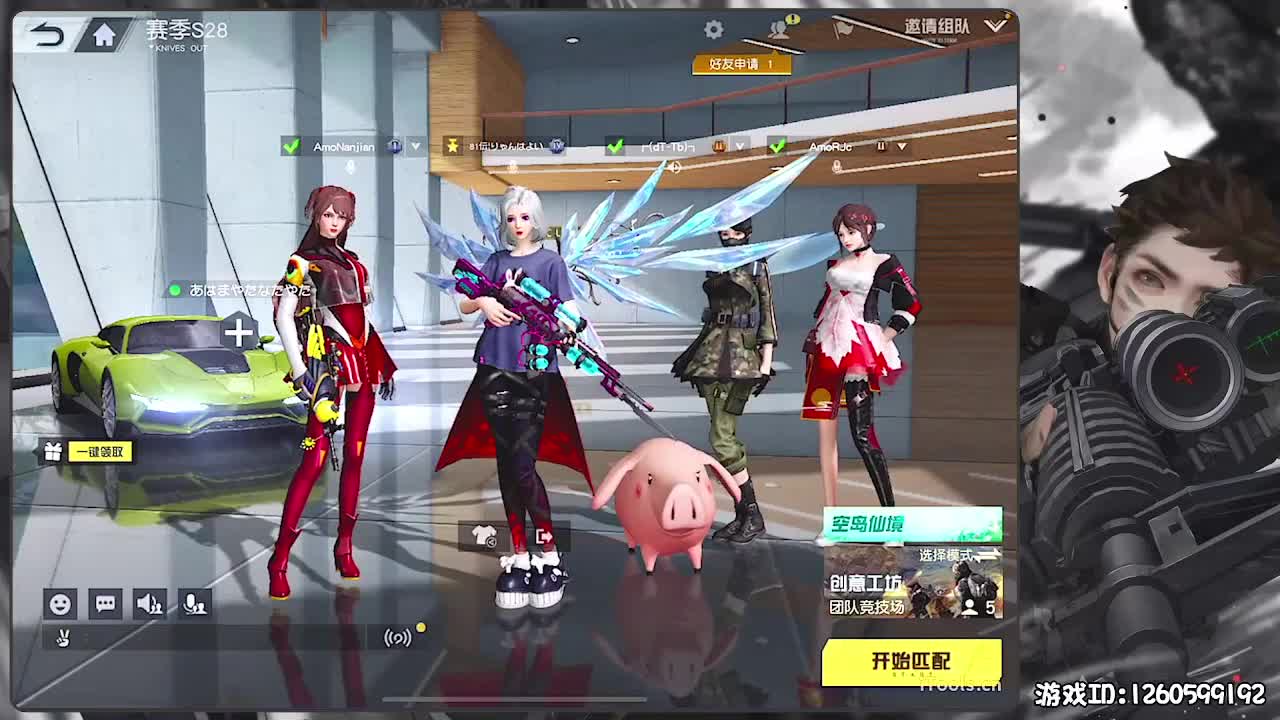This screenshot has height=720, width=1280.
Task: Open the chat message icon
Action: click(x=104, y=603)
